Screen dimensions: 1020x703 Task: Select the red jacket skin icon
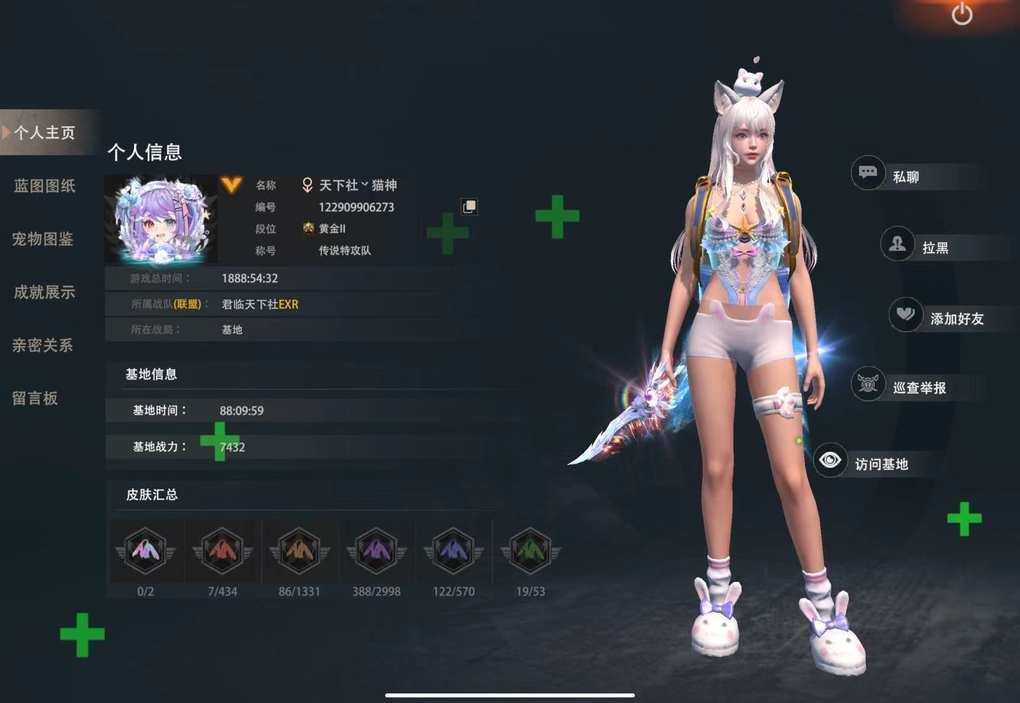[222, 549]
